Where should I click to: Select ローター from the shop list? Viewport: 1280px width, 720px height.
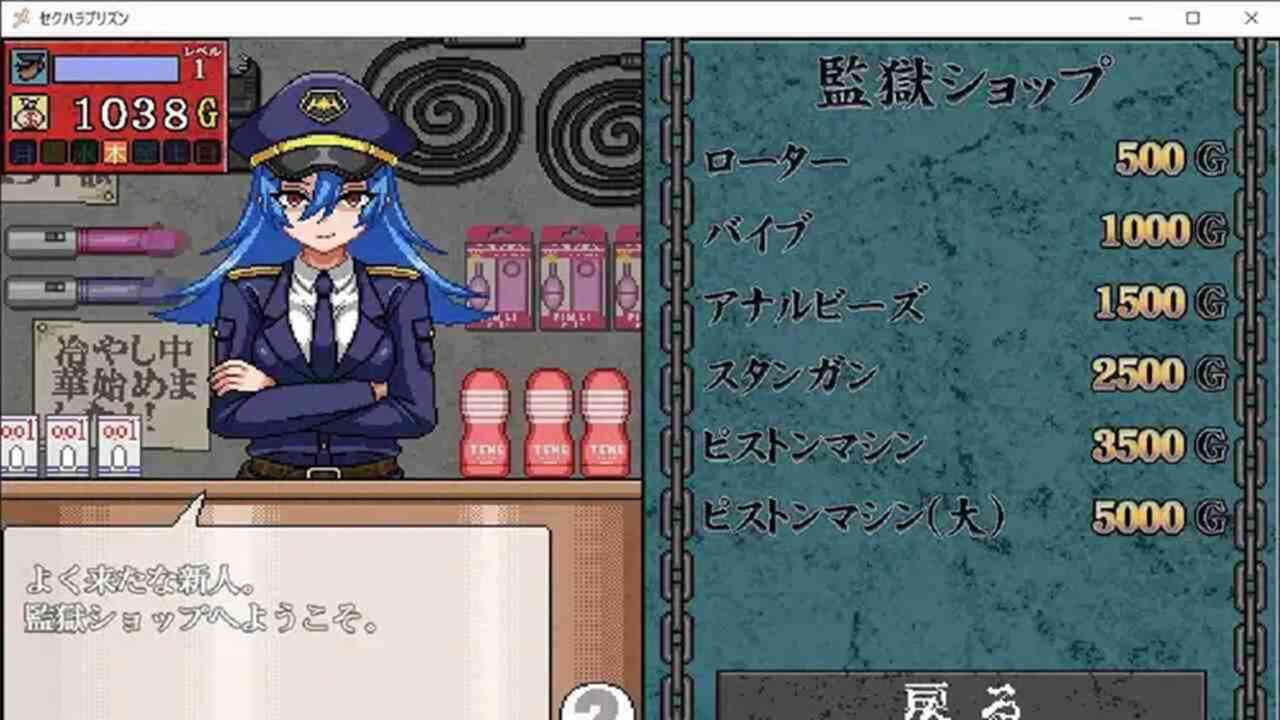(x=775, y=158)
